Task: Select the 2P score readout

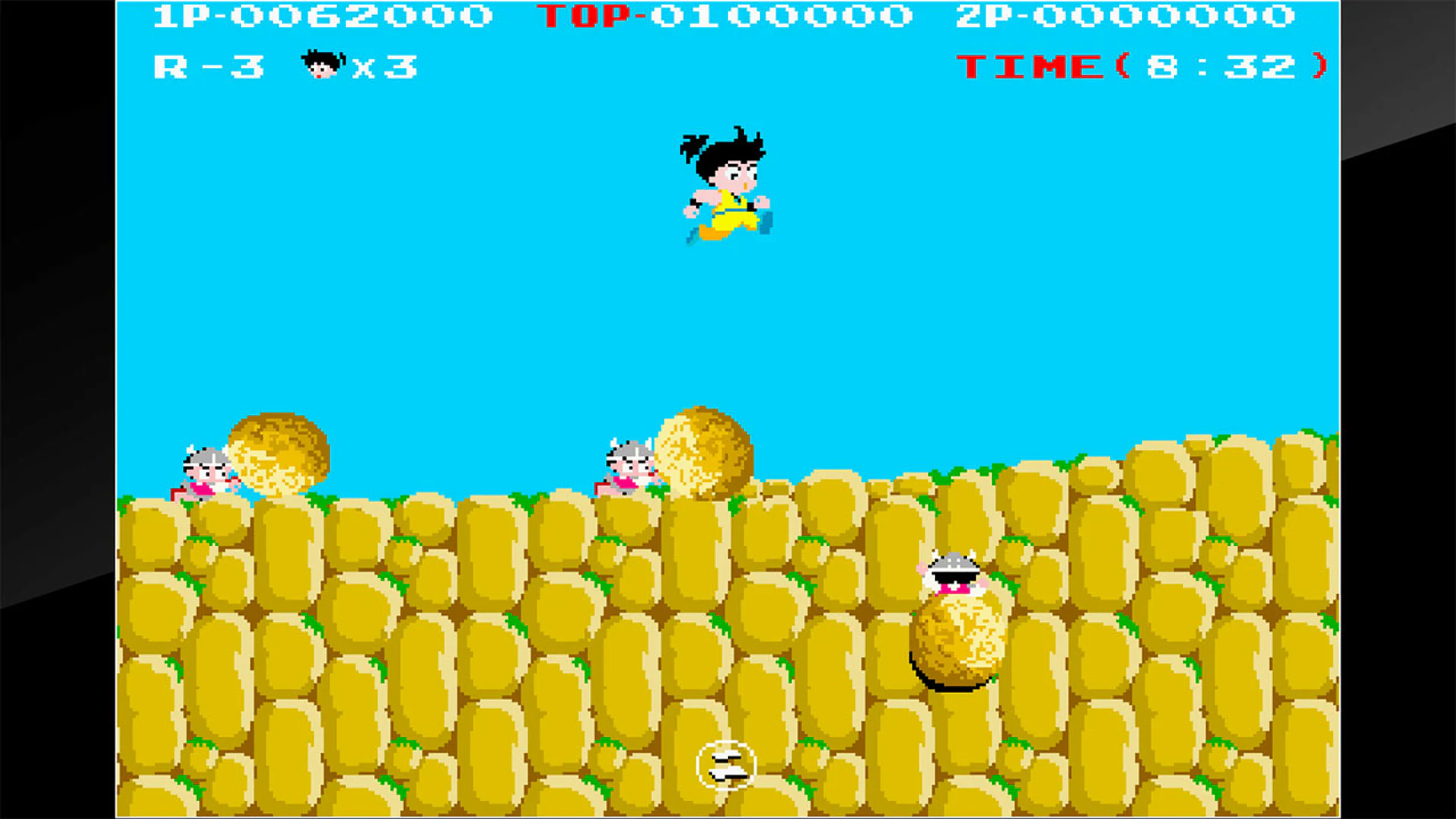Action: tap(1130, 17)
